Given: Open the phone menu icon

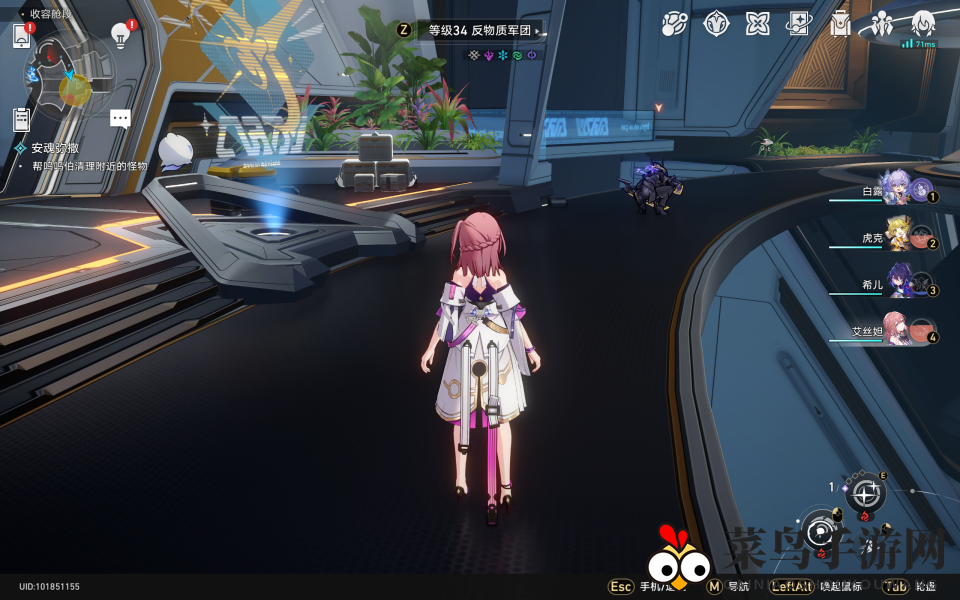Looking at the screenshot, I should 22,36.
